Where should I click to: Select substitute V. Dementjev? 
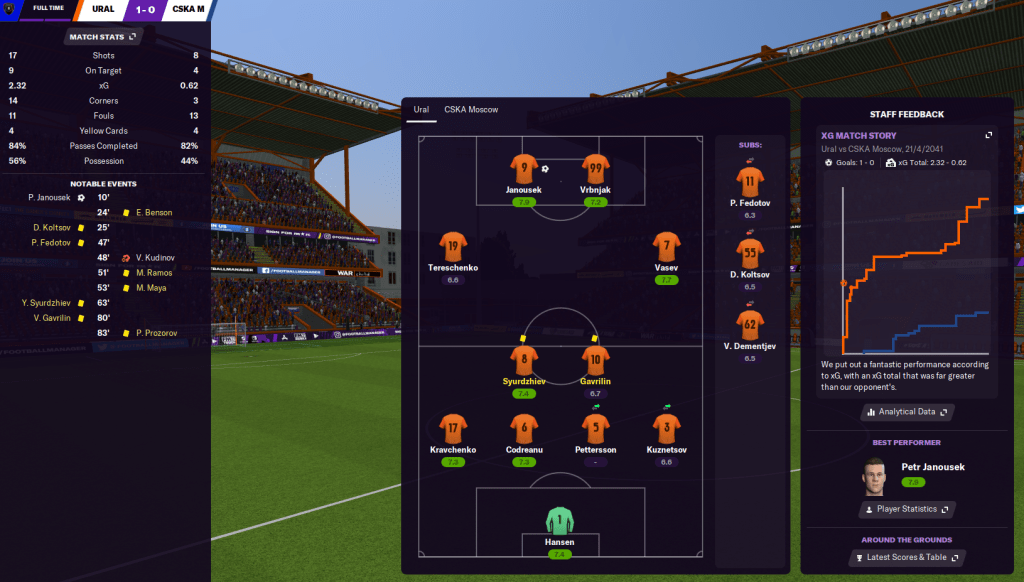[x=750, y=327]
